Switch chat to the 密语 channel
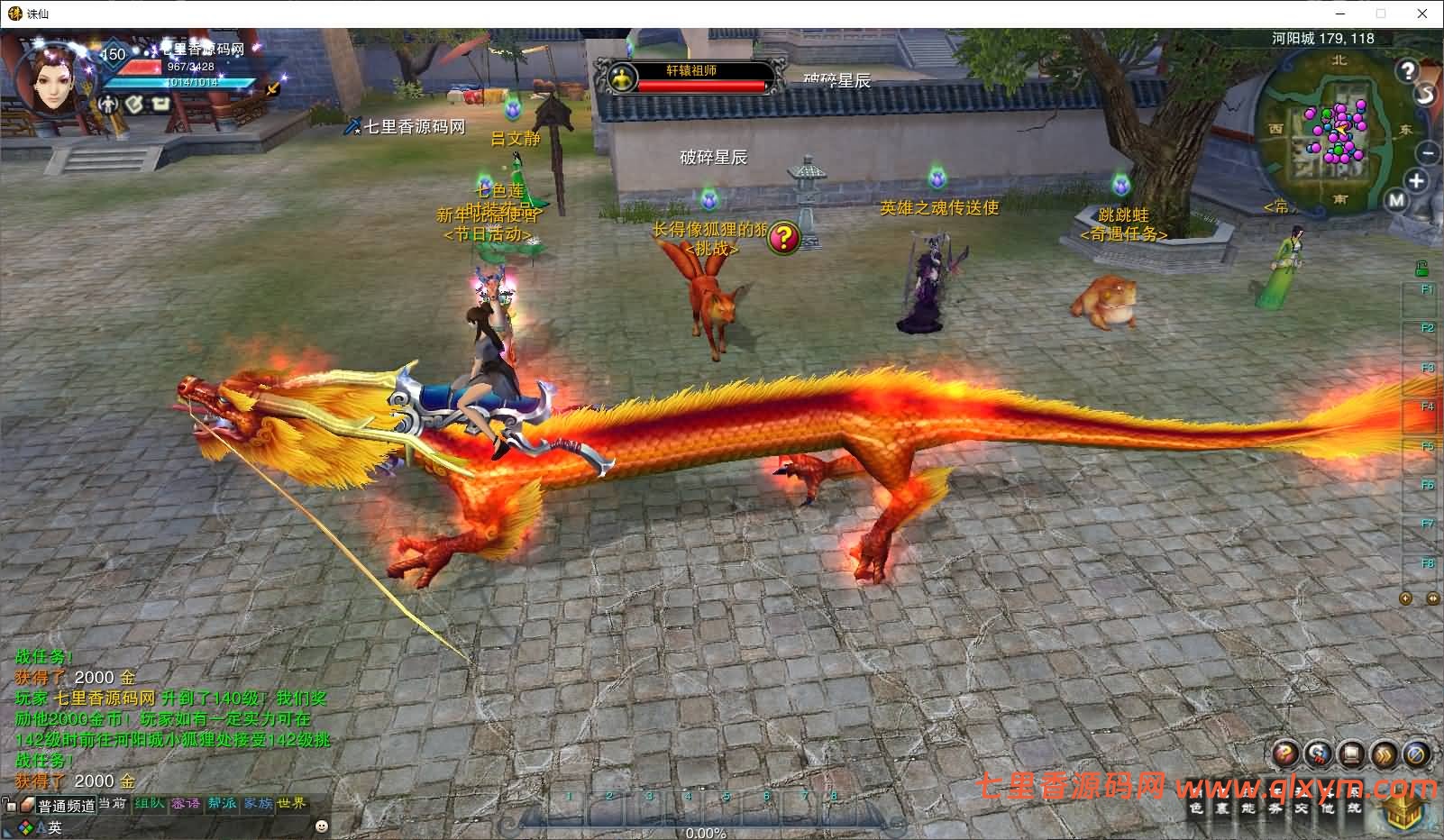The image size is (1444, 840). 186,803
